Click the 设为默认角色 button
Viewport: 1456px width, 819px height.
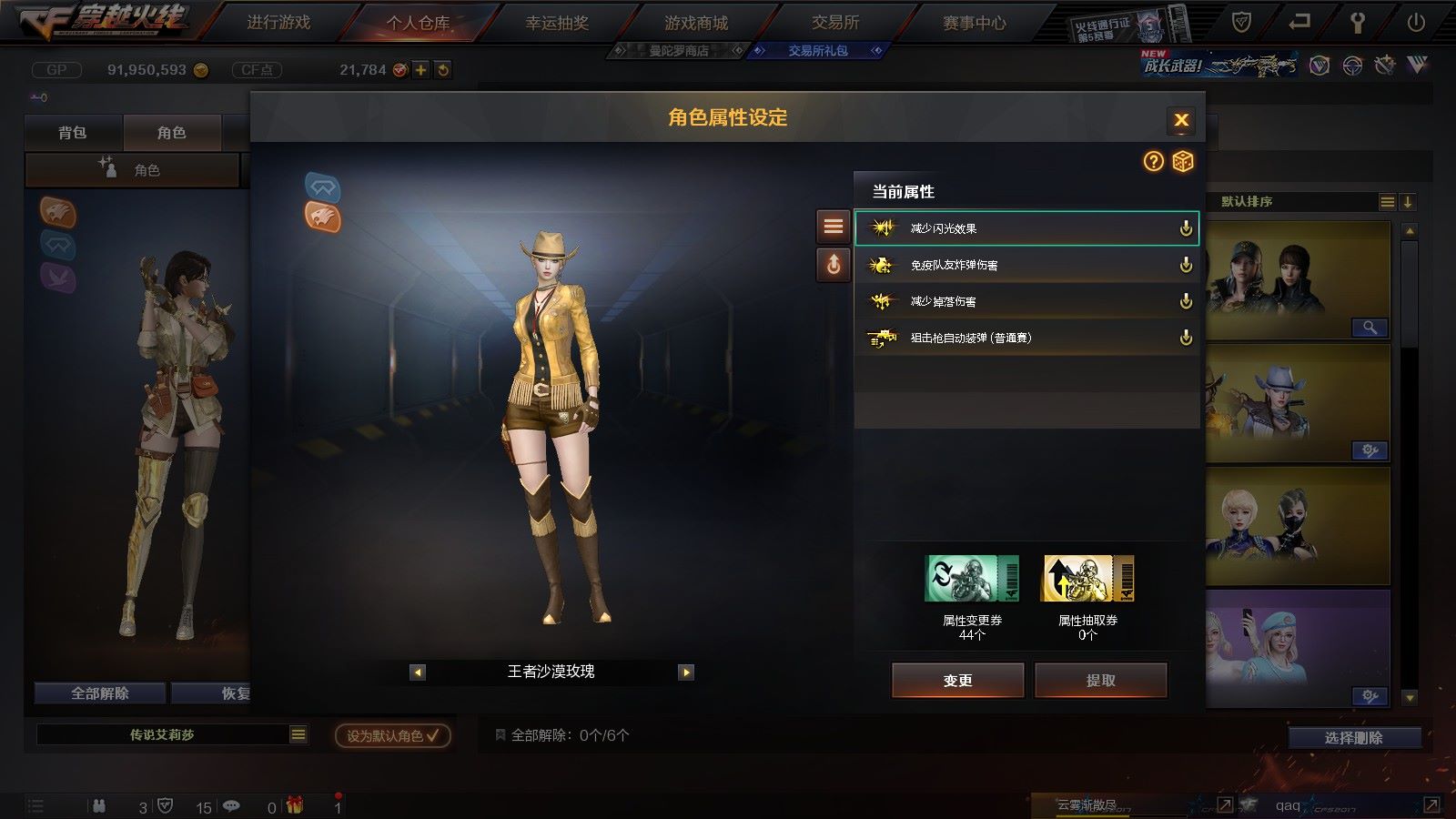pos(392,735)
